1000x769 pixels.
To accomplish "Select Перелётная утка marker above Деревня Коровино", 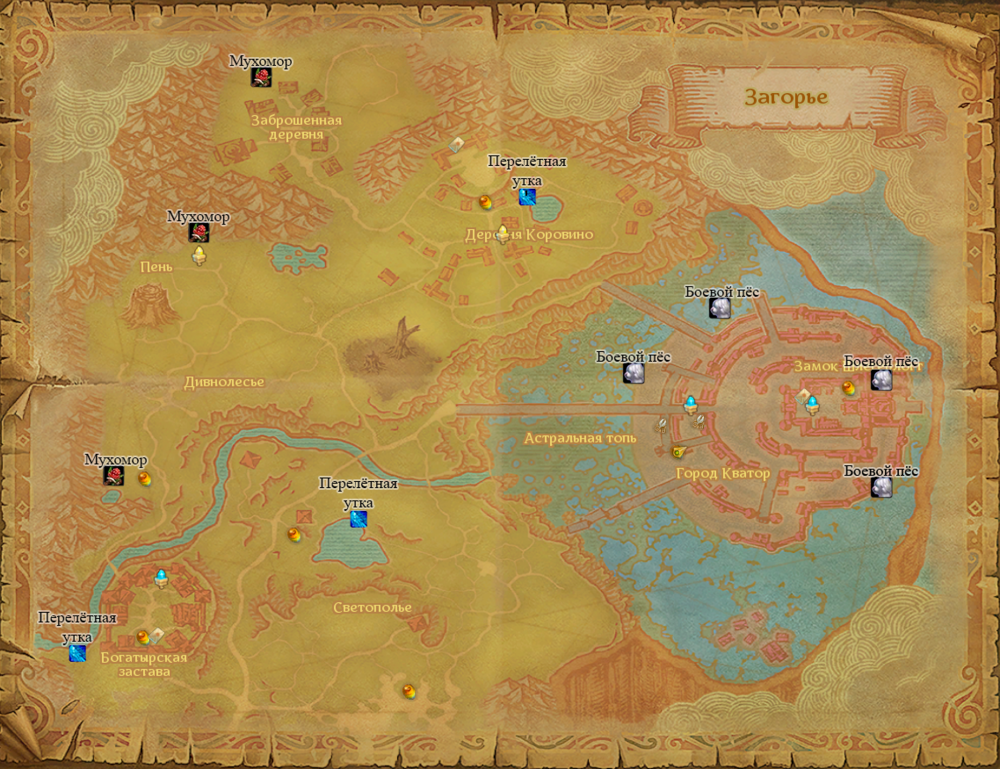I will tap(527, 197).
